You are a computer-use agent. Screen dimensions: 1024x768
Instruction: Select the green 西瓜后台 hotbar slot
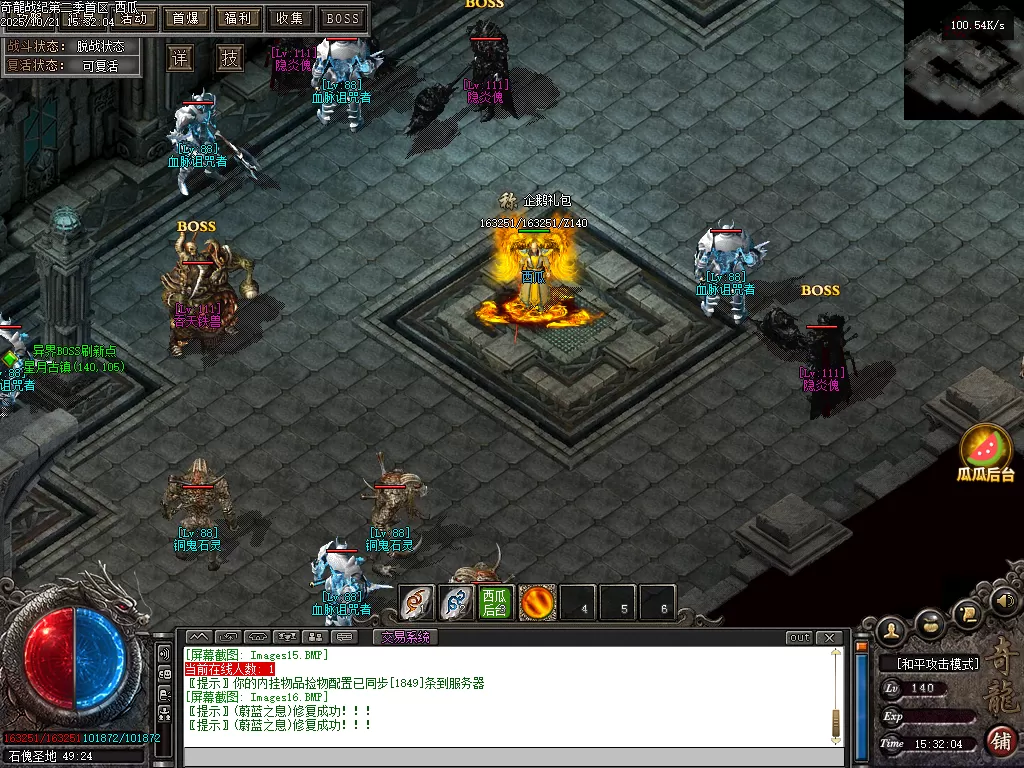[x=495, y=603]
